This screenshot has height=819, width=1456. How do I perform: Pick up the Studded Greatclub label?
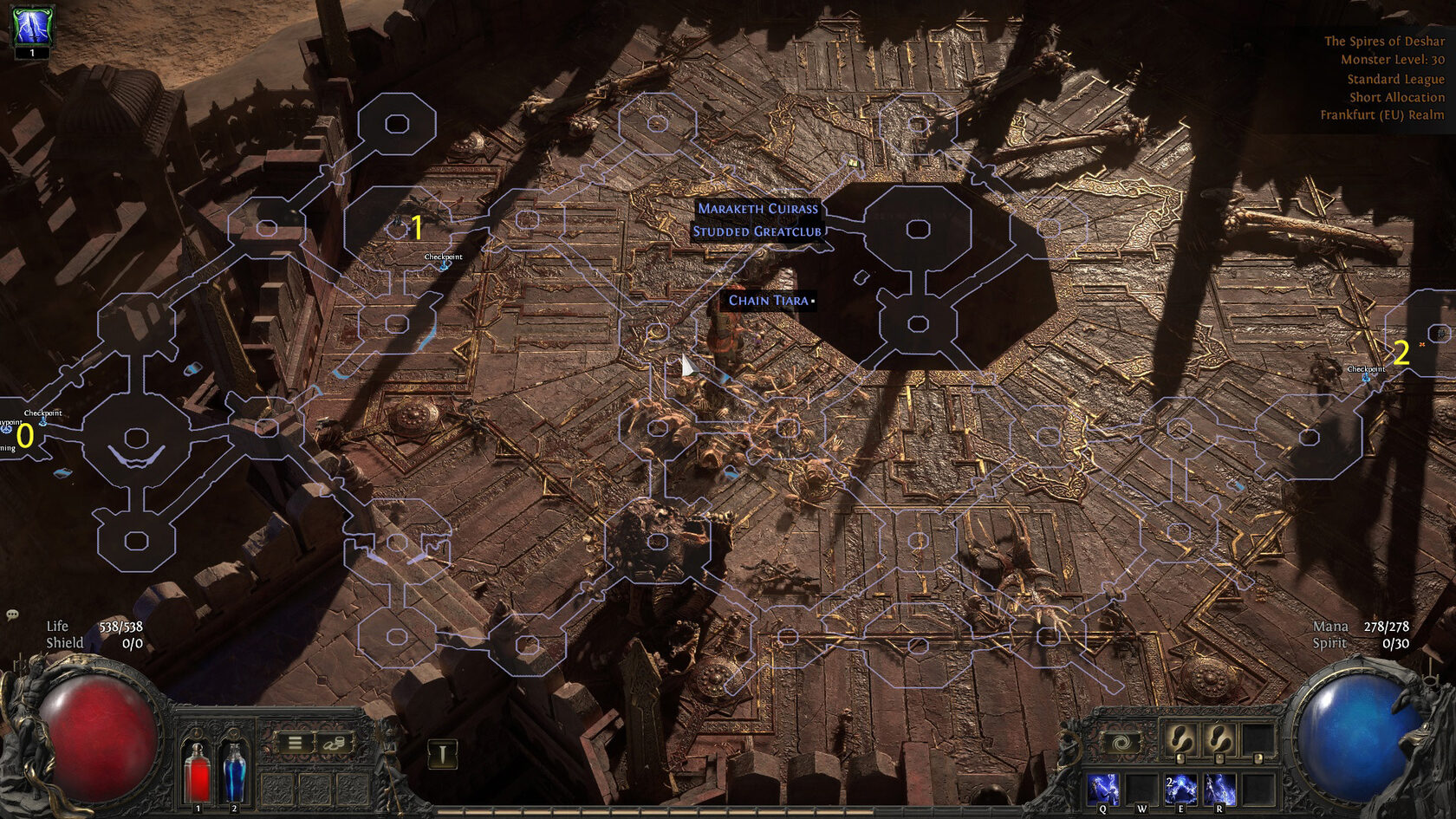pyautogui.click(x=757, y=231)
